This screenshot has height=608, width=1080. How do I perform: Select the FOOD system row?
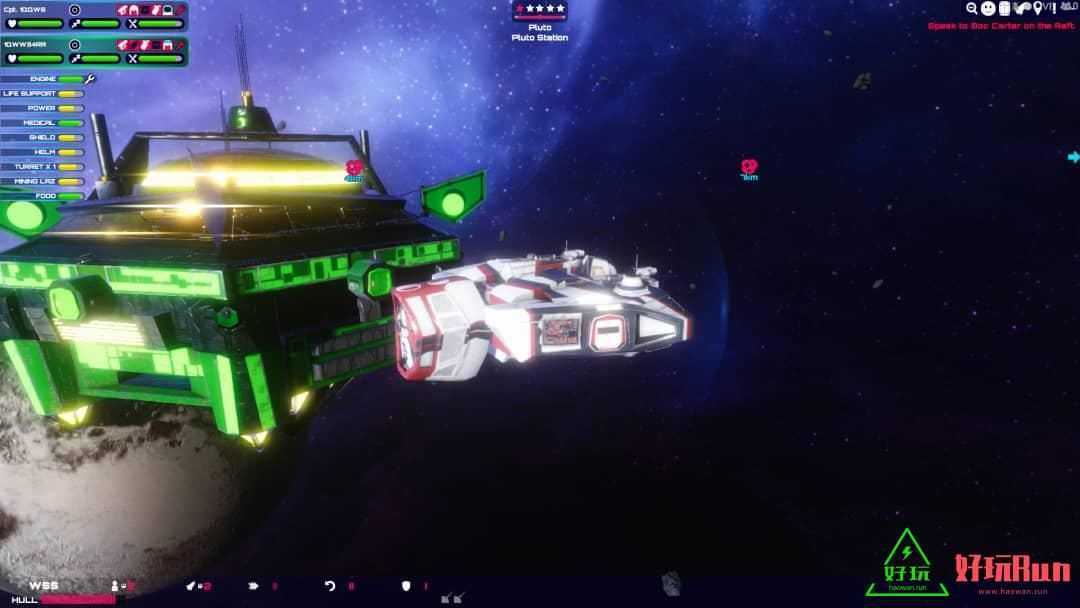coord(43,196)
